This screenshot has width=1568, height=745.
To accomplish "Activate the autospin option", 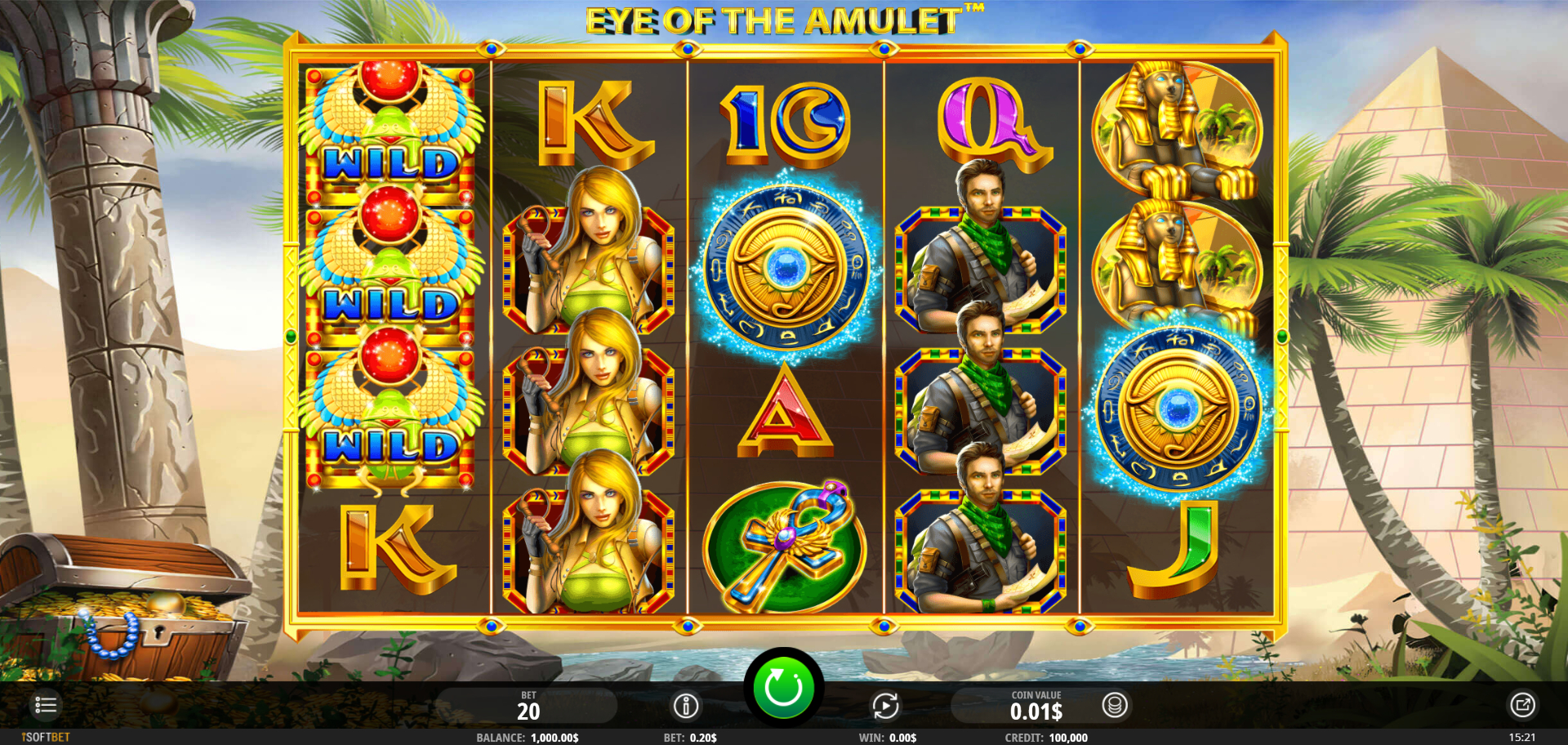I will (885, 706).
